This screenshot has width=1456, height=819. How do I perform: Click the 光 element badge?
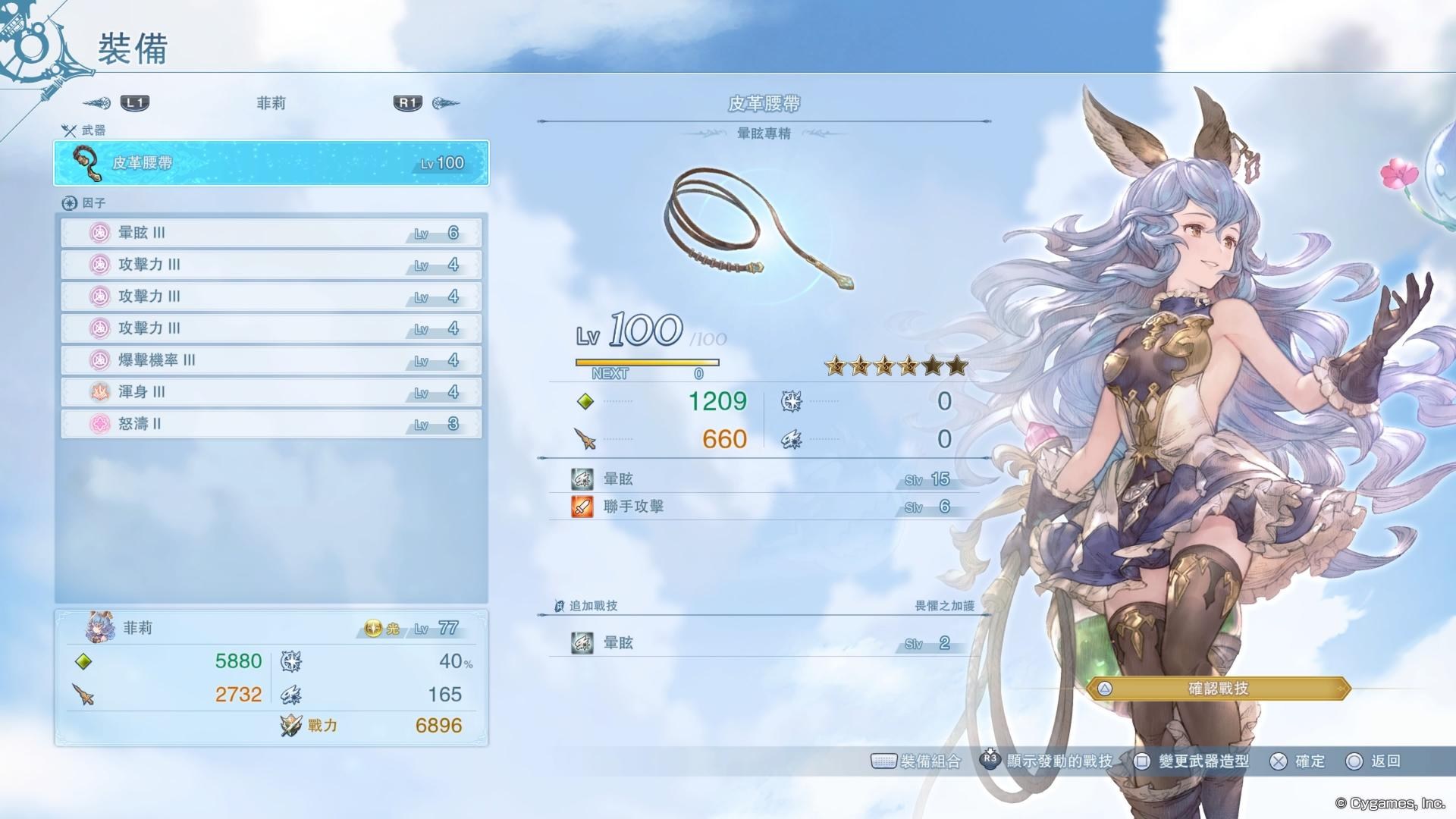(373, 626)
